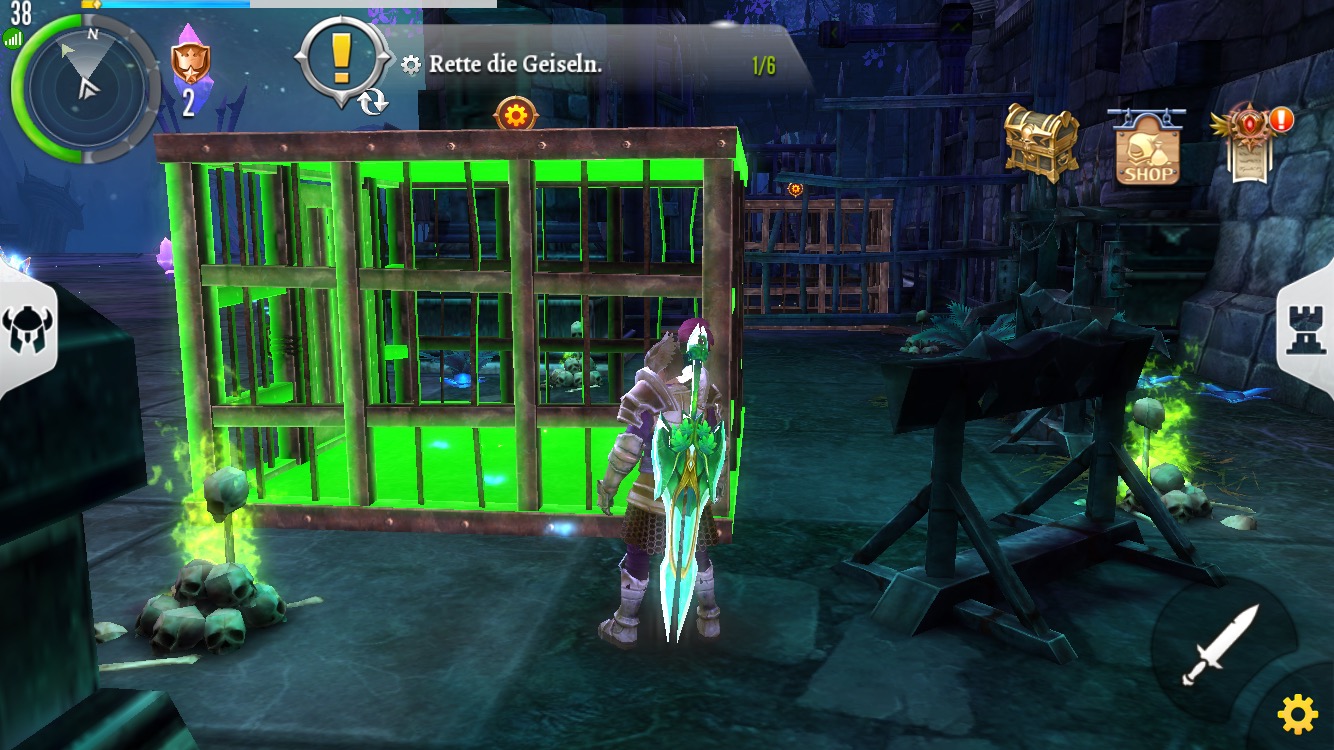Open settings with the yellow gear
The image size is (1334, 750).
pyautogui.click(x=1297, y=714)
